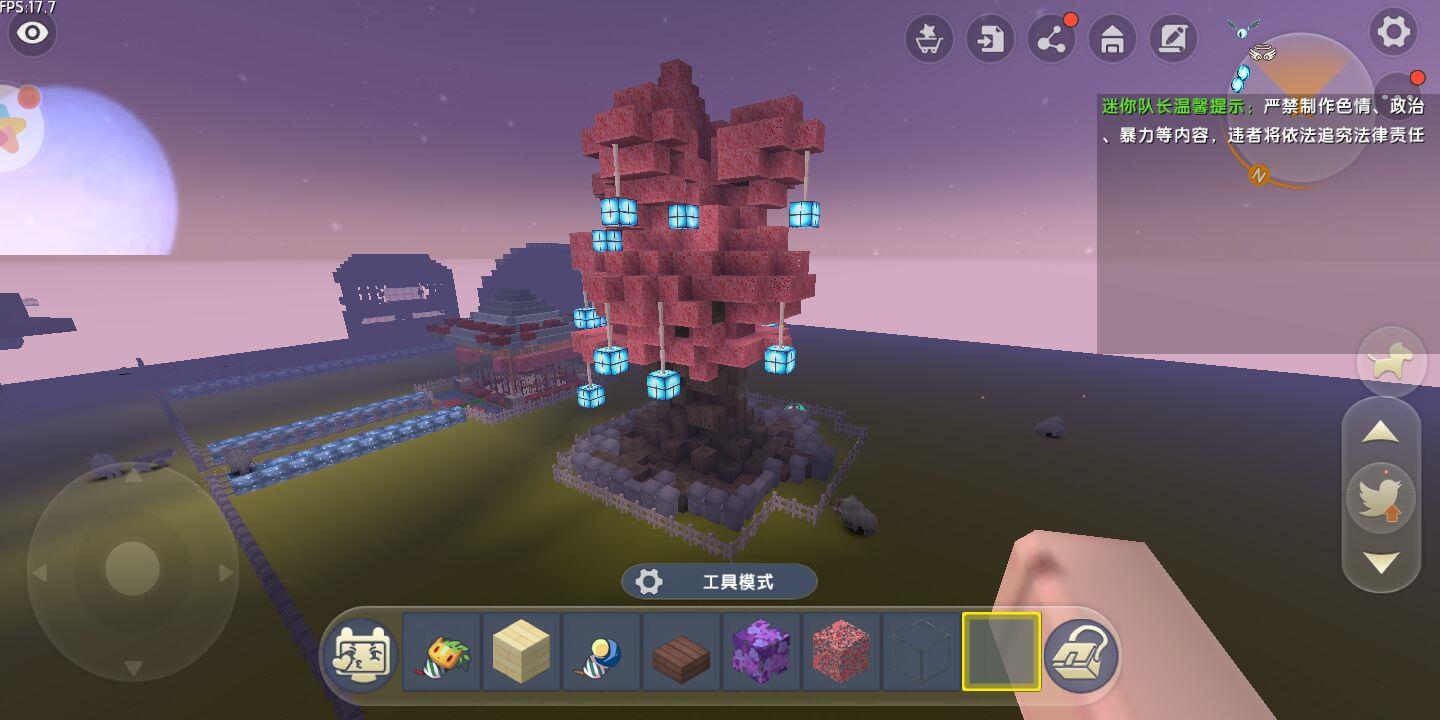
Task: Tap the fly down arrow
Action: [x=1381, y=563]
